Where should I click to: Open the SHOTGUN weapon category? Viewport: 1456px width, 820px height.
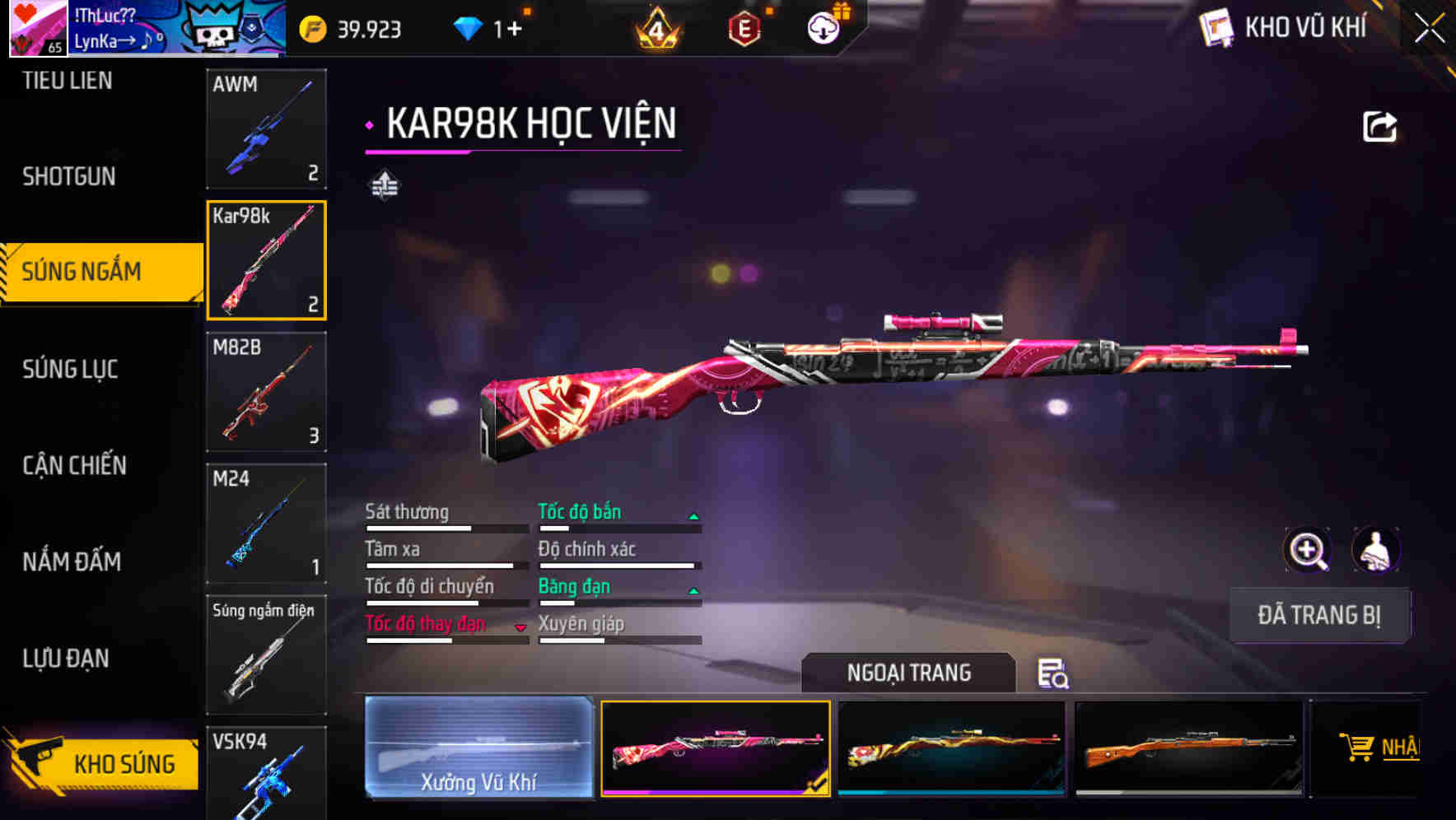70,176
